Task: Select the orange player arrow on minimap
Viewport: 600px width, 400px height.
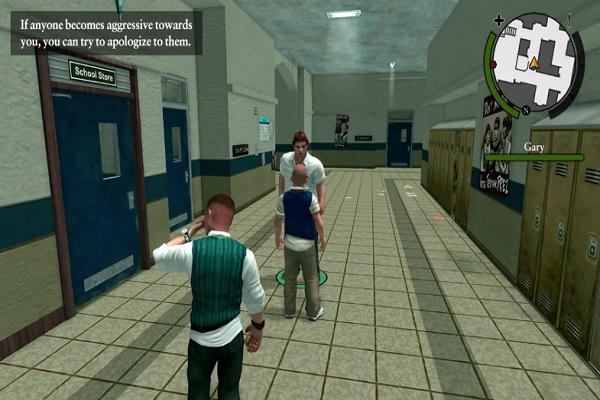Action: tap(534, 63)
